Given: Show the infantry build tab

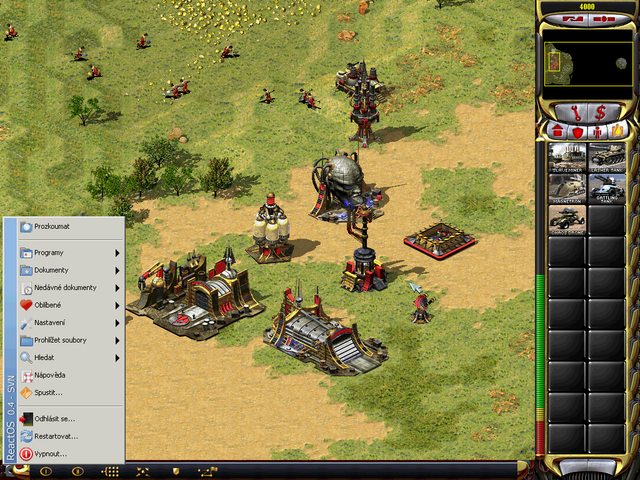Looking at the screenshot, I should 597,131.
